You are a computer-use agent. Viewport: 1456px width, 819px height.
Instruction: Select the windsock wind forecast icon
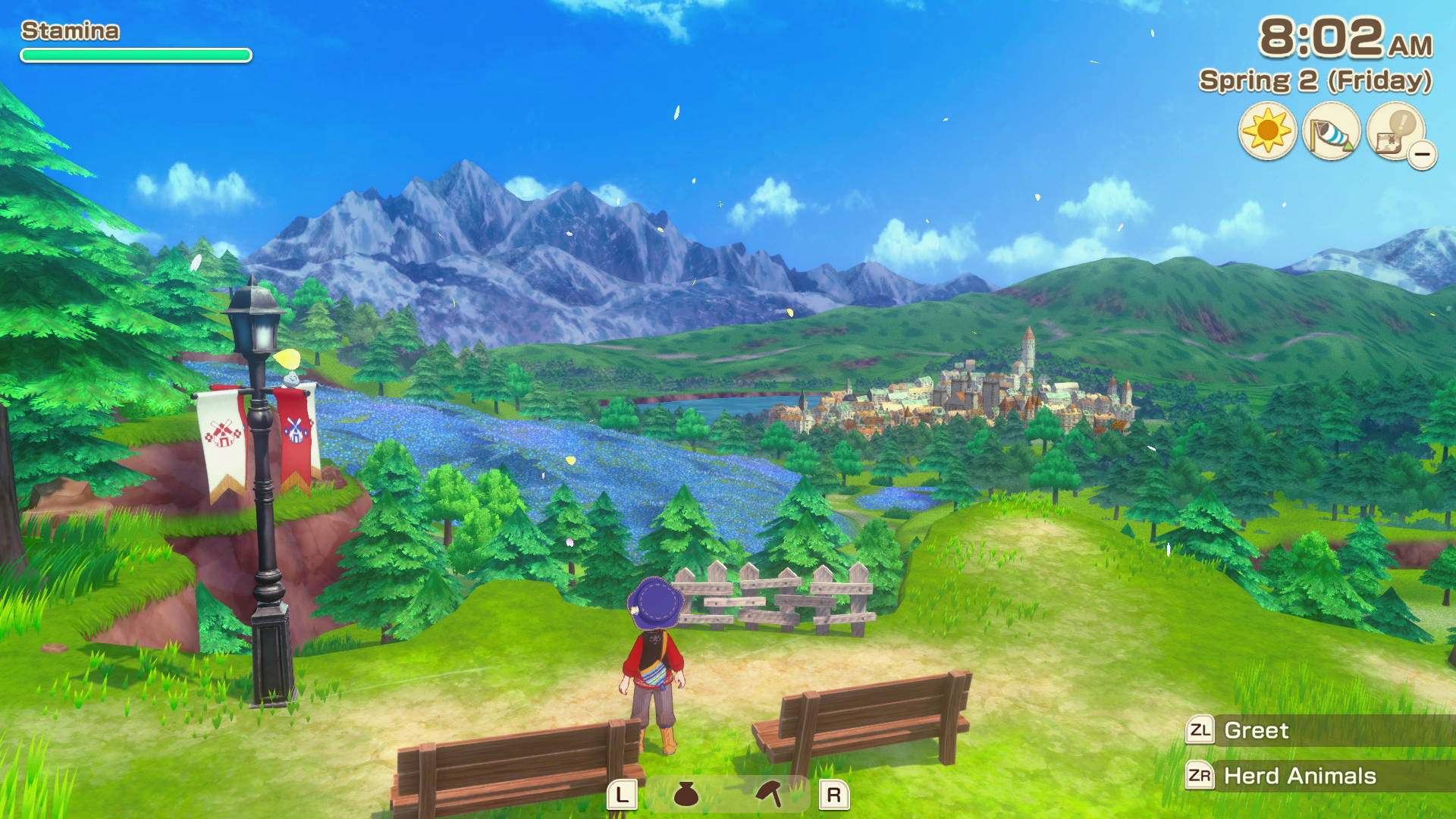coord(1331,131)
